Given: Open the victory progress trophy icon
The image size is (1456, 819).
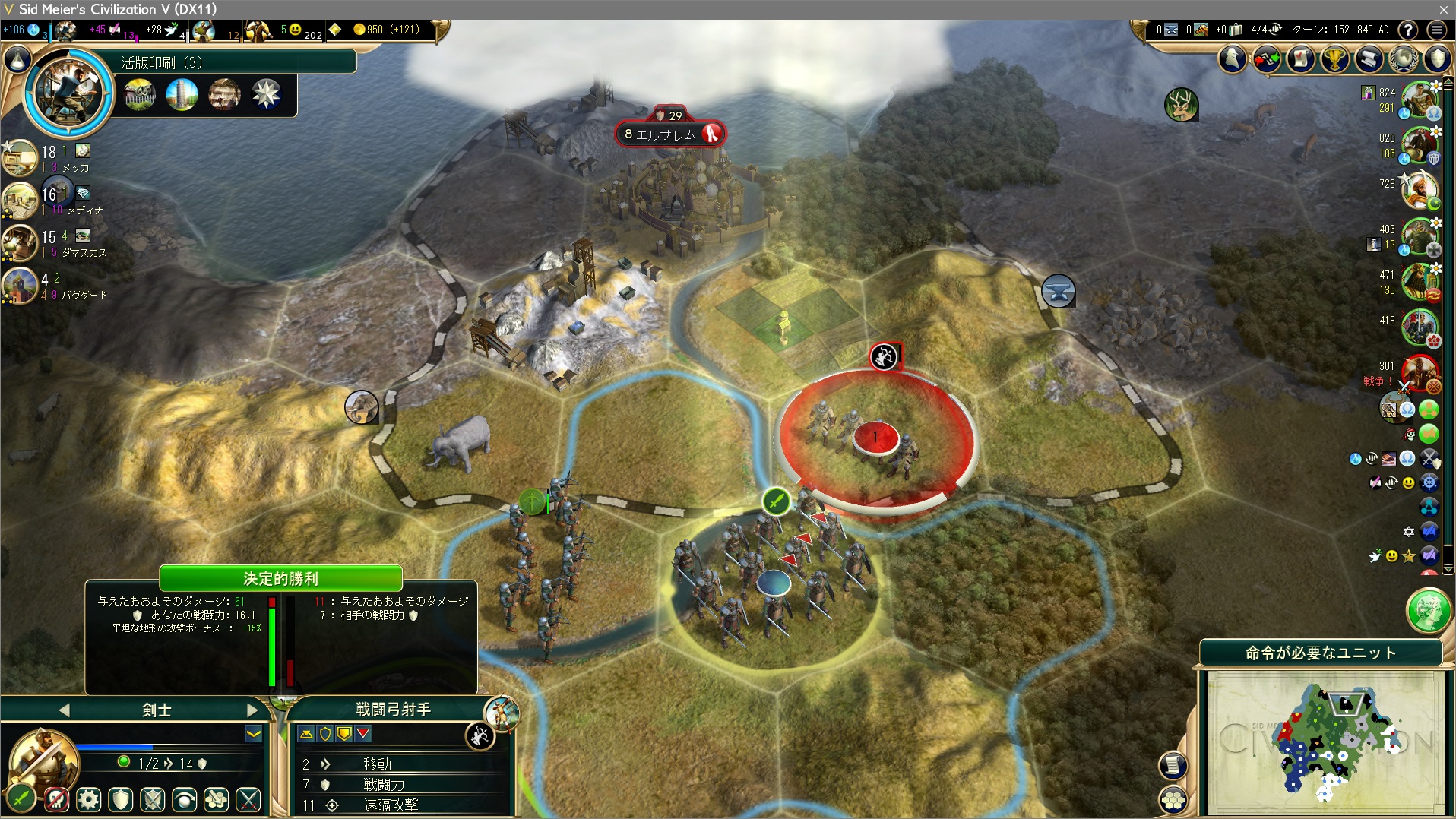Looking at the screenshot, I should (1335, 58).
